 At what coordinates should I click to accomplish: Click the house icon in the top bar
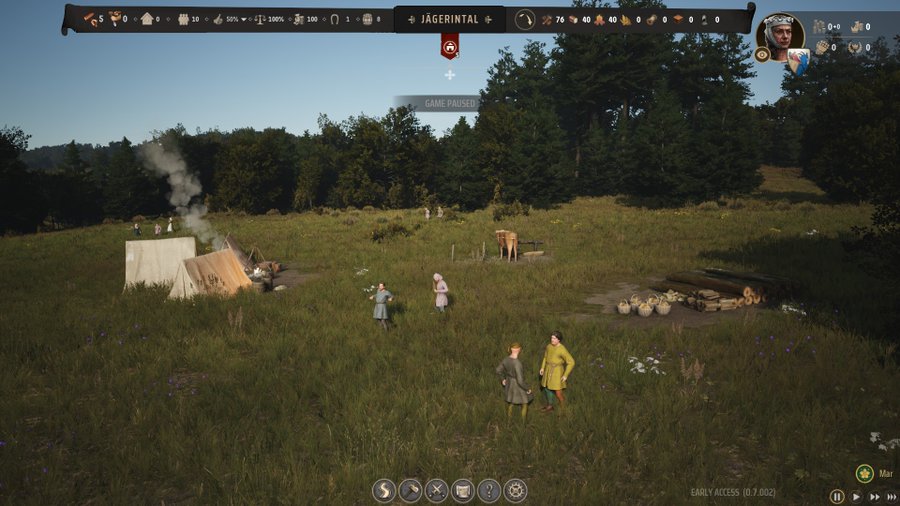[x=147, y=19]
